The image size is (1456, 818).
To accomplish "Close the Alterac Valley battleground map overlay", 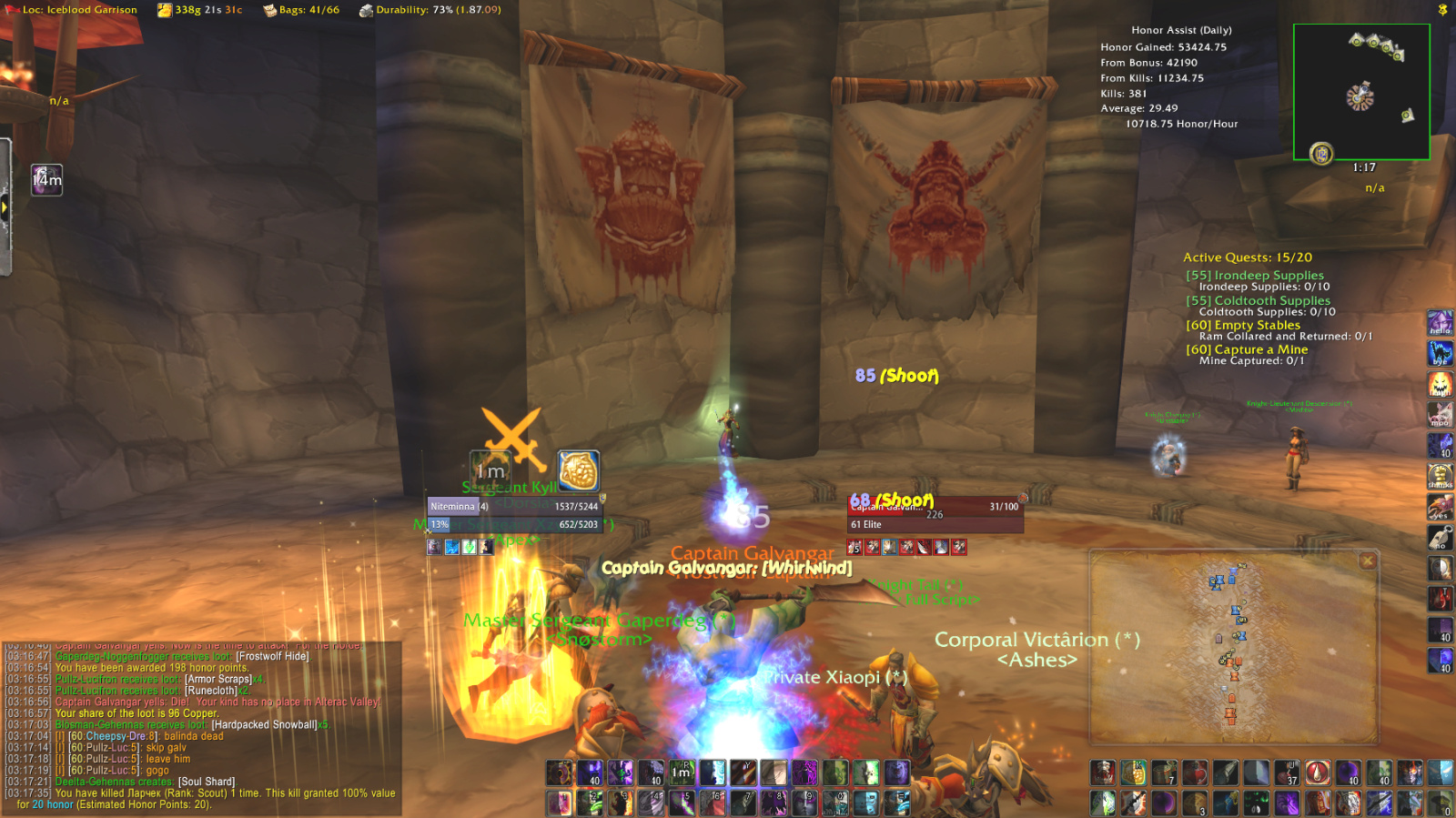I will click(1367, 560).
